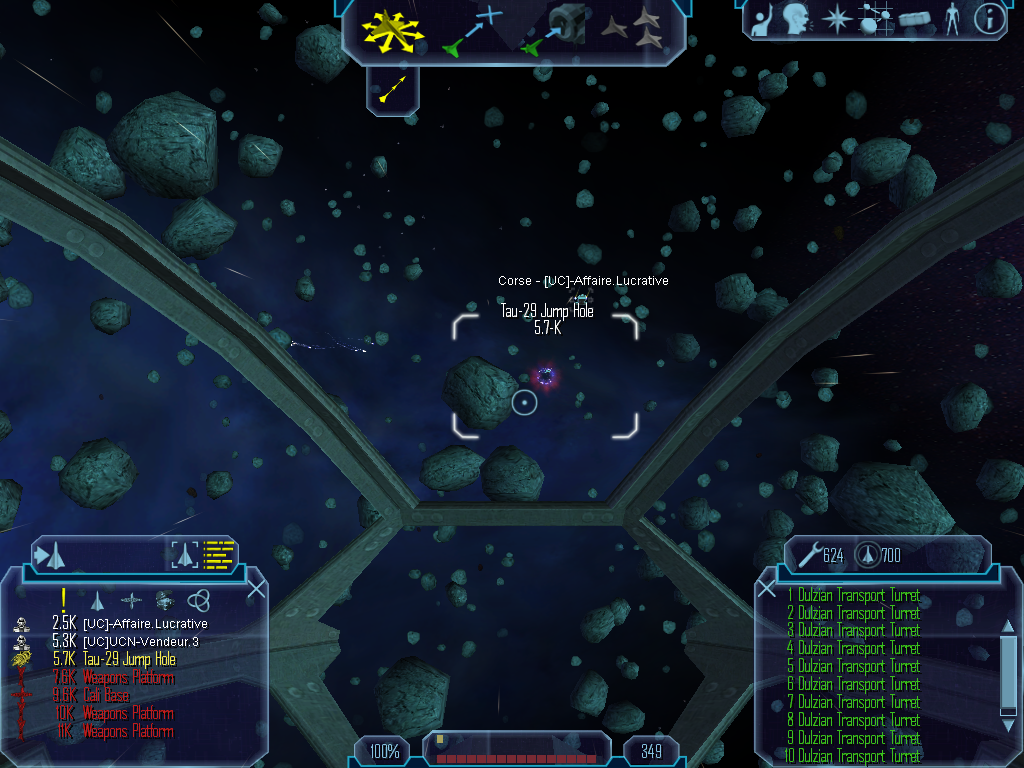Screen dimensions: 1024x768
Task: Open the inventory cargo container icon
Action: (x=915, y=20)
